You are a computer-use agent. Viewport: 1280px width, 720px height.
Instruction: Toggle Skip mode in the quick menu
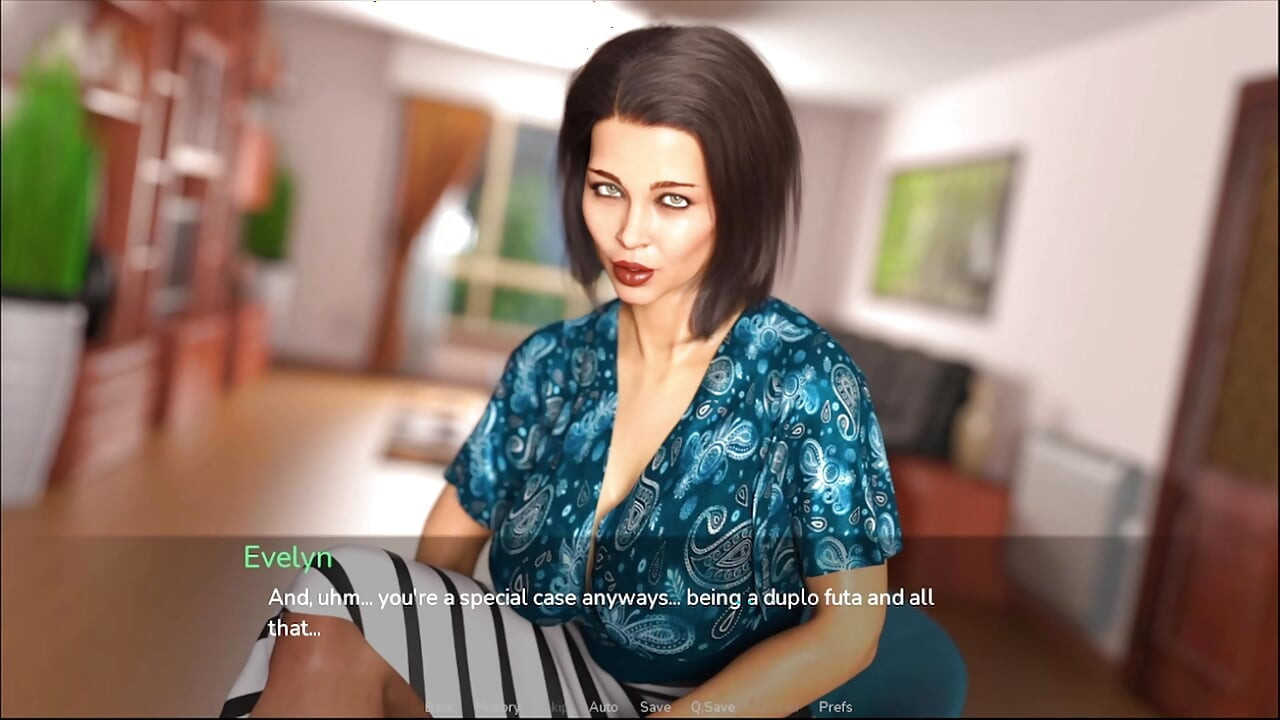click(558, 707)
